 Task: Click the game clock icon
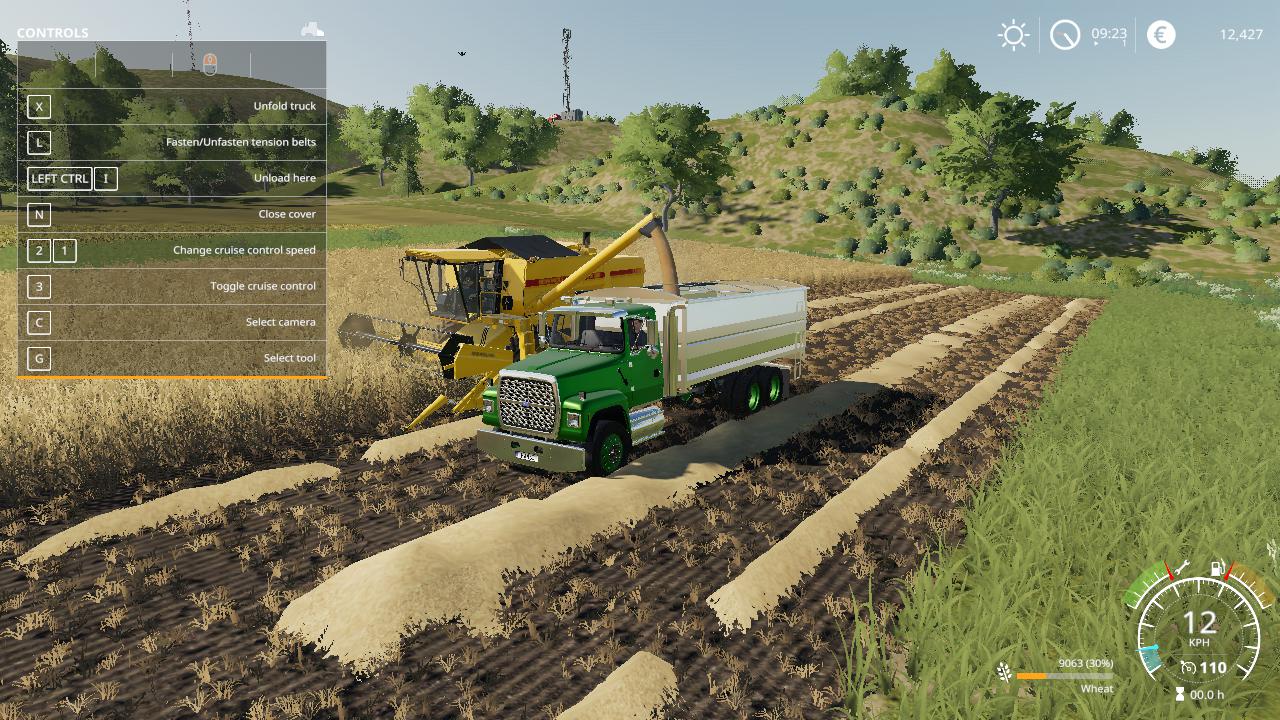pos(1065,36)
